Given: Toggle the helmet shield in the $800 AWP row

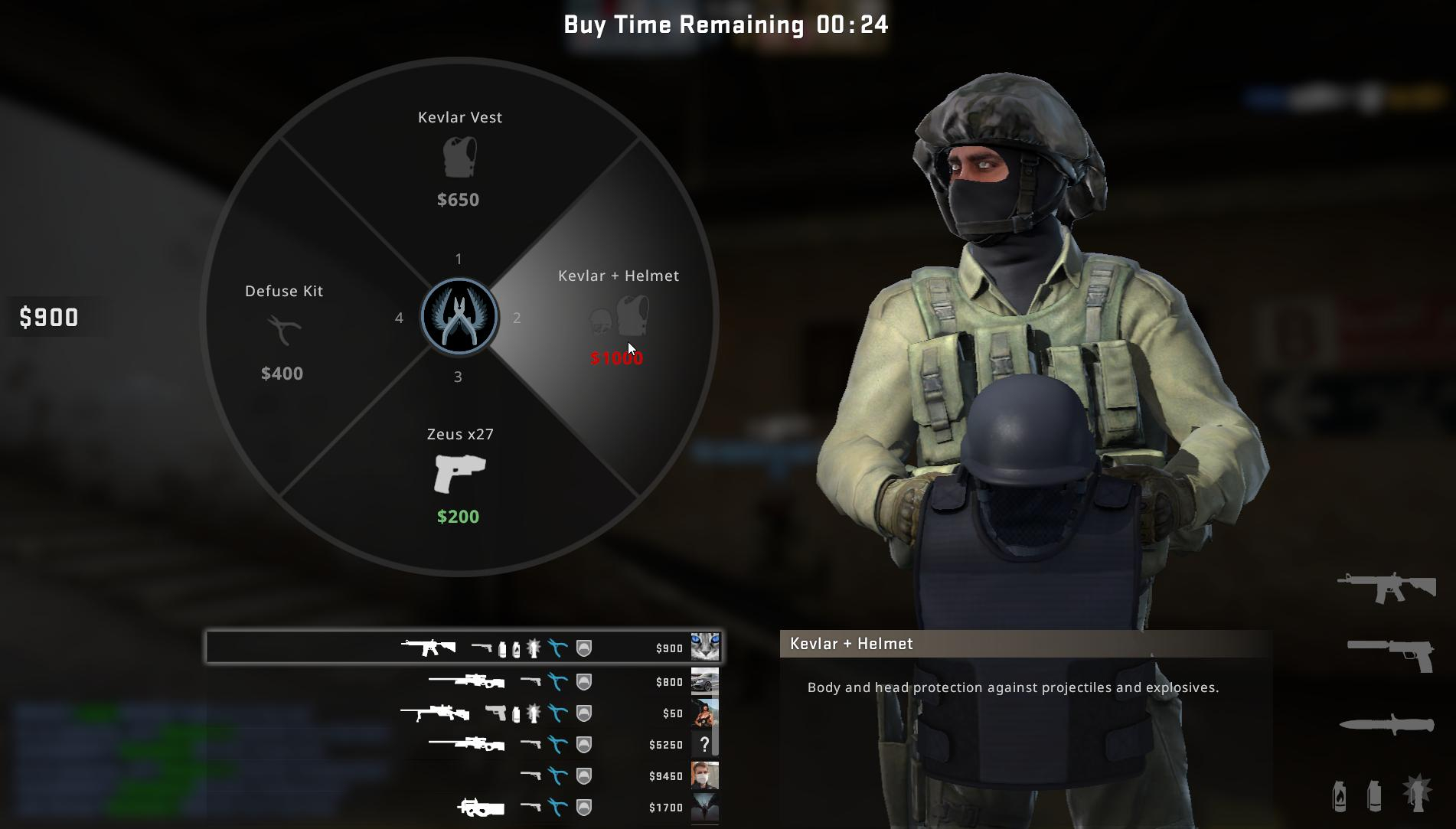Looking at the screenshot, I should click(583, 681).
